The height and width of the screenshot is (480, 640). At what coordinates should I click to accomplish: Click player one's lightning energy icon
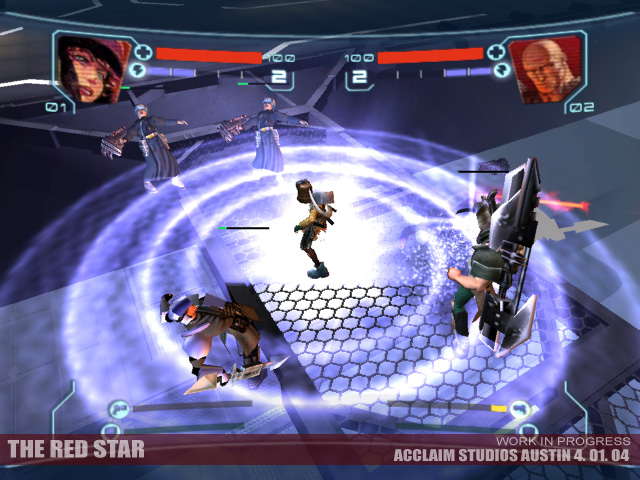pos(137,72)
